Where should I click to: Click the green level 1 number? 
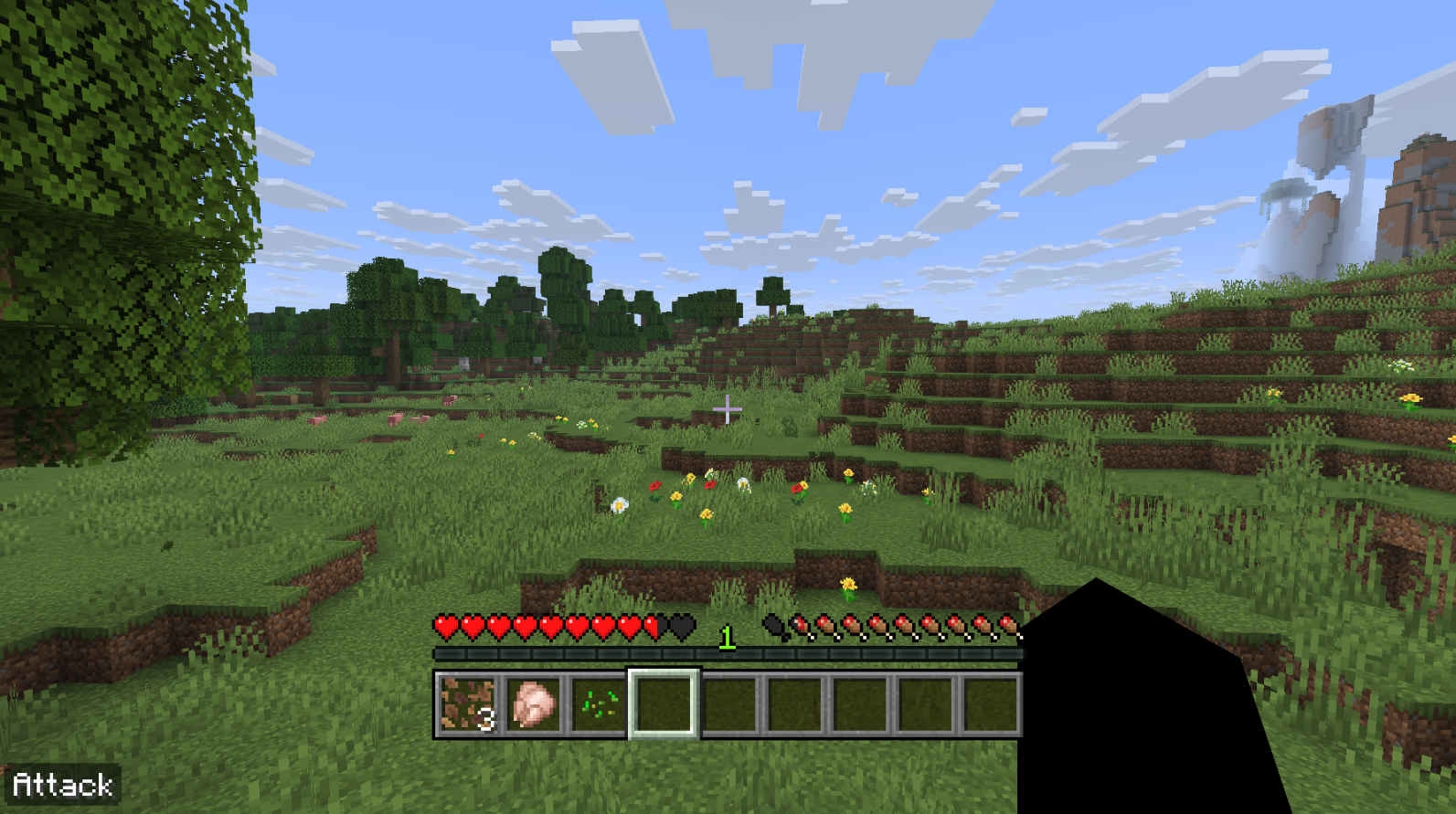pyautogui.click(x=727, y=637)
